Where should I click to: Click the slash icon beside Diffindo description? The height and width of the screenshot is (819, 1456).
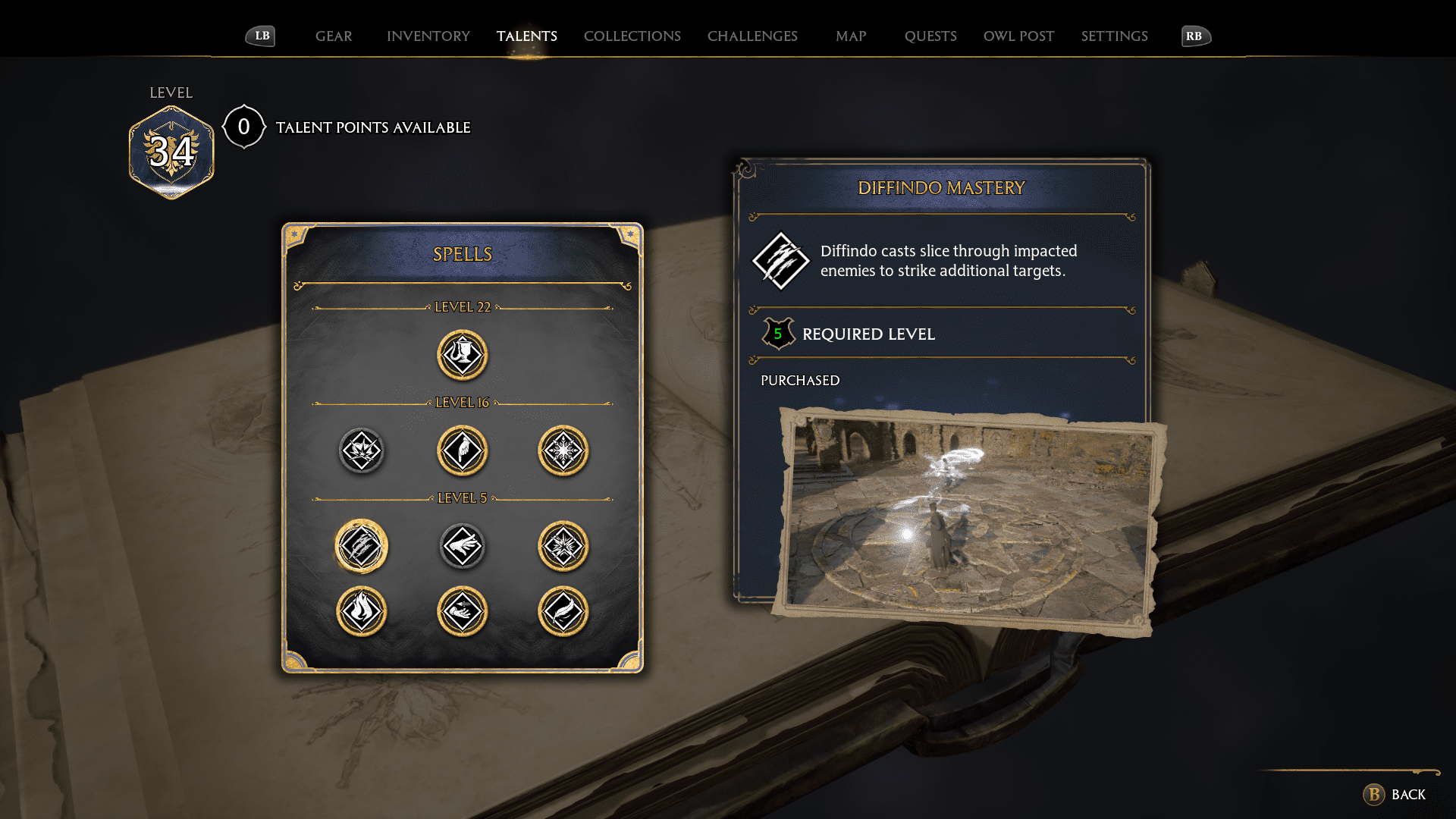tap(780, 261)
